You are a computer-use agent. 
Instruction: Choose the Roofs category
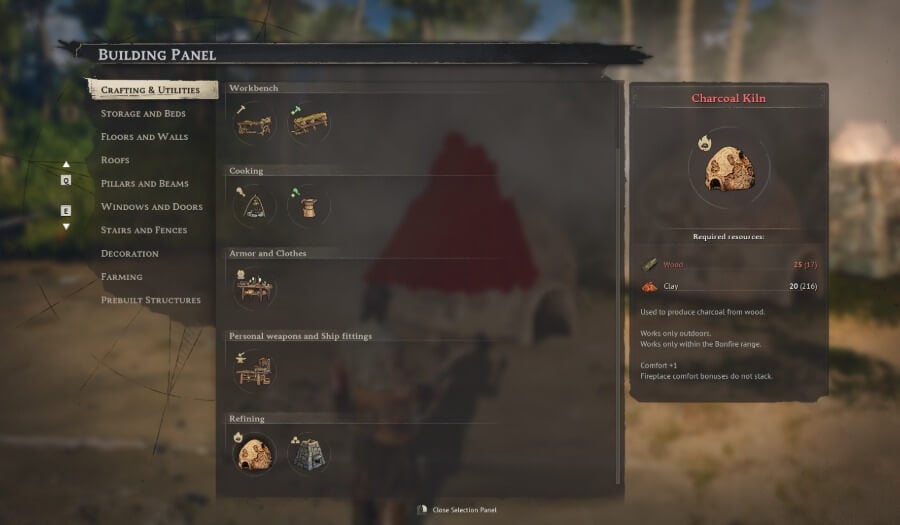[115, 160]
